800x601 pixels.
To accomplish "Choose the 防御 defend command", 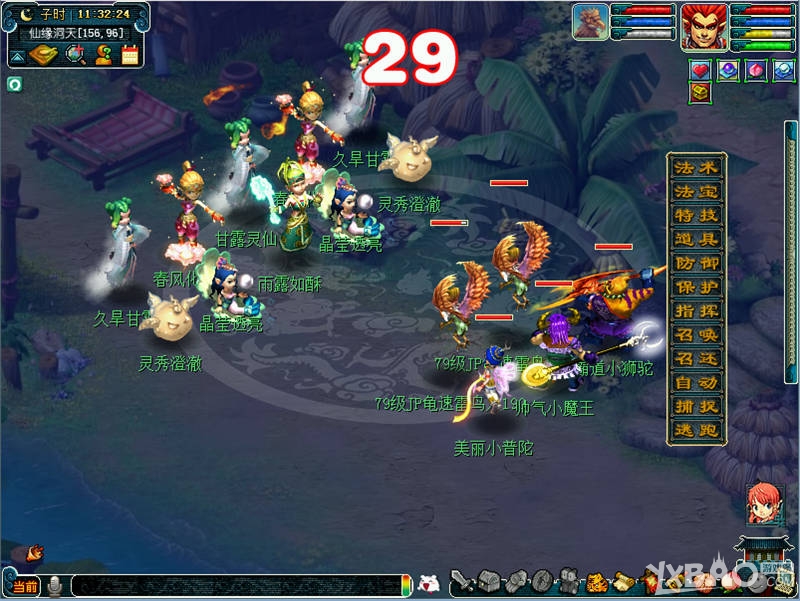I will [695, 264].
